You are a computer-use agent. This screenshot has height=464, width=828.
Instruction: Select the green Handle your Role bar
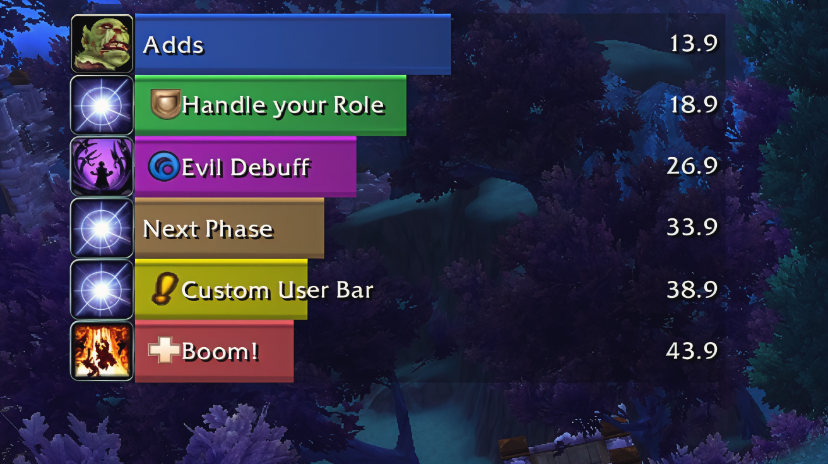pos(270,105)
